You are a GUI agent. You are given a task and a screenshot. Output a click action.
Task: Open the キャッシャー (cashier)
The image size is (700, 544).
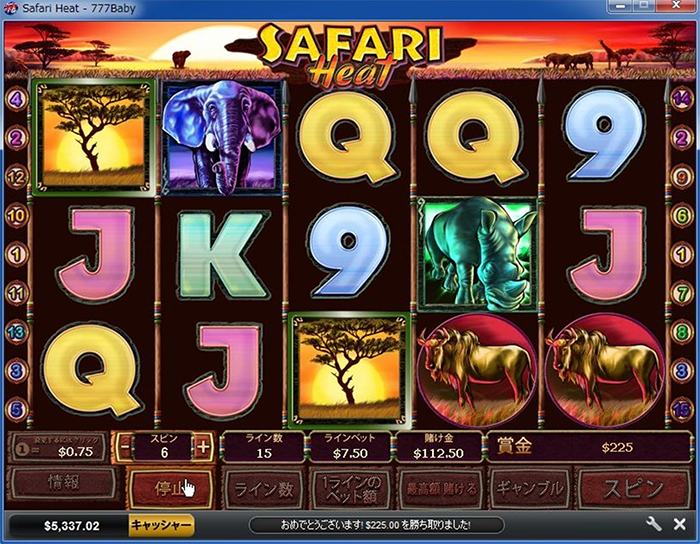tap(161, 524)
